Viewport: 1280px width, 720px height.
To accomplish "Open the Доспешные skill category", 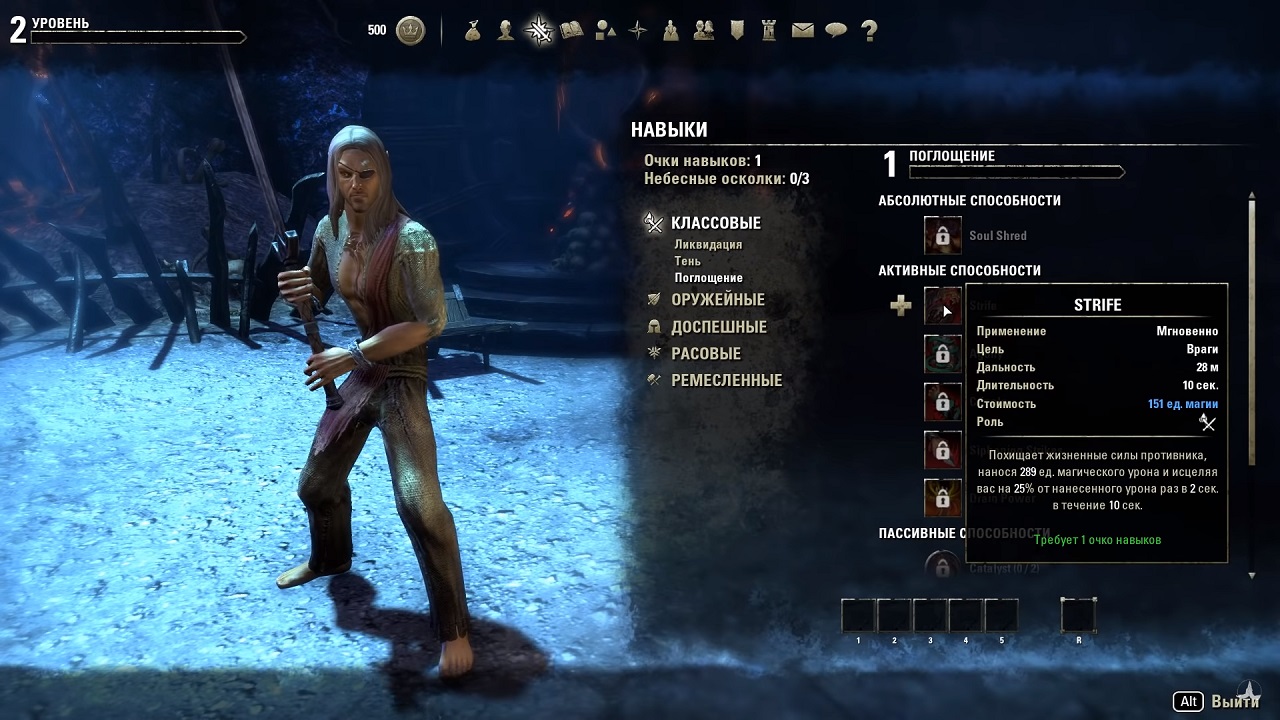I will (x=718, y=327).
